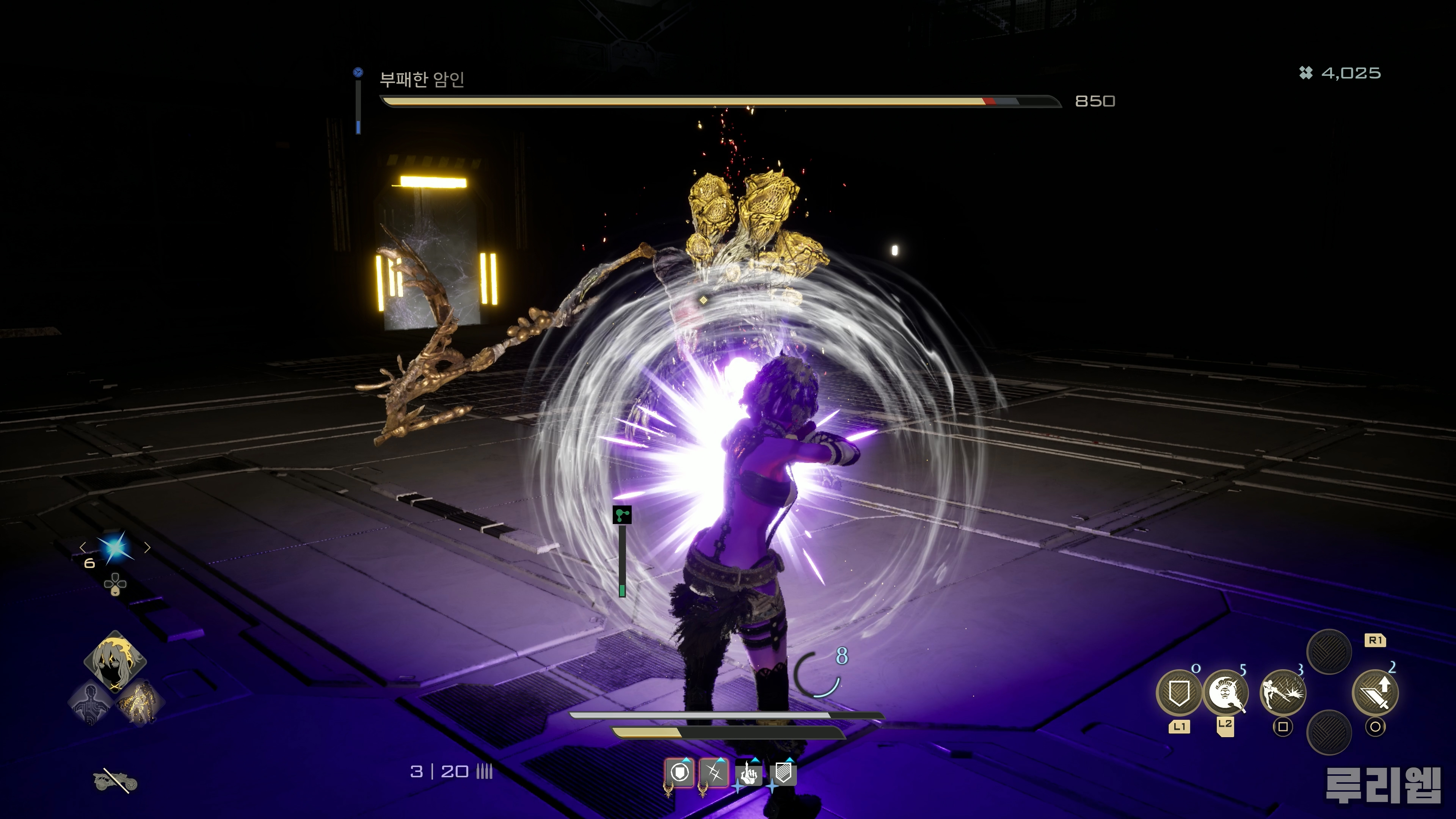1456x819 pixels.
Task: Inspect the striped shield buff icon
Action: click(x=783, y=773)
